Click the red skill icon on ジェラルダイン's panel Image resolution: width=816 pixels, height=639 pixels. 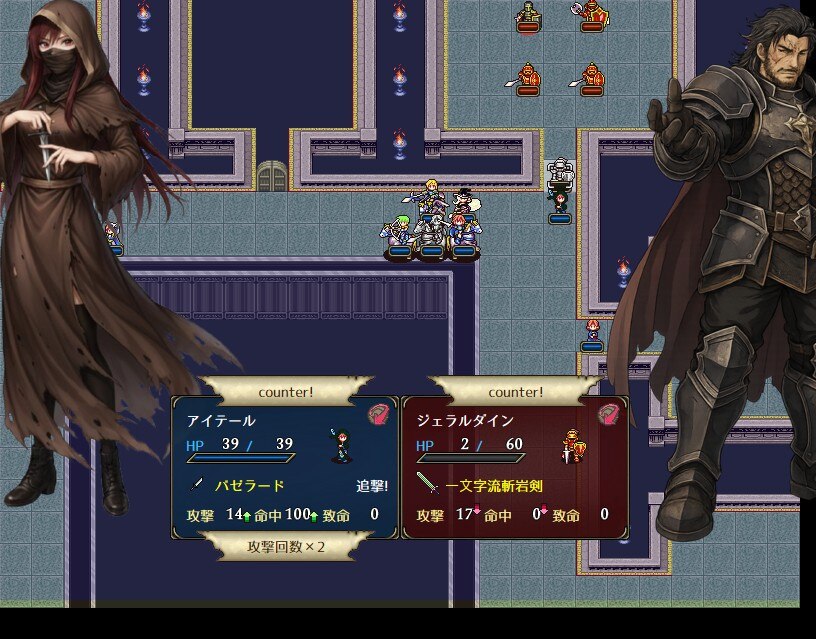(x=610, y=414)
